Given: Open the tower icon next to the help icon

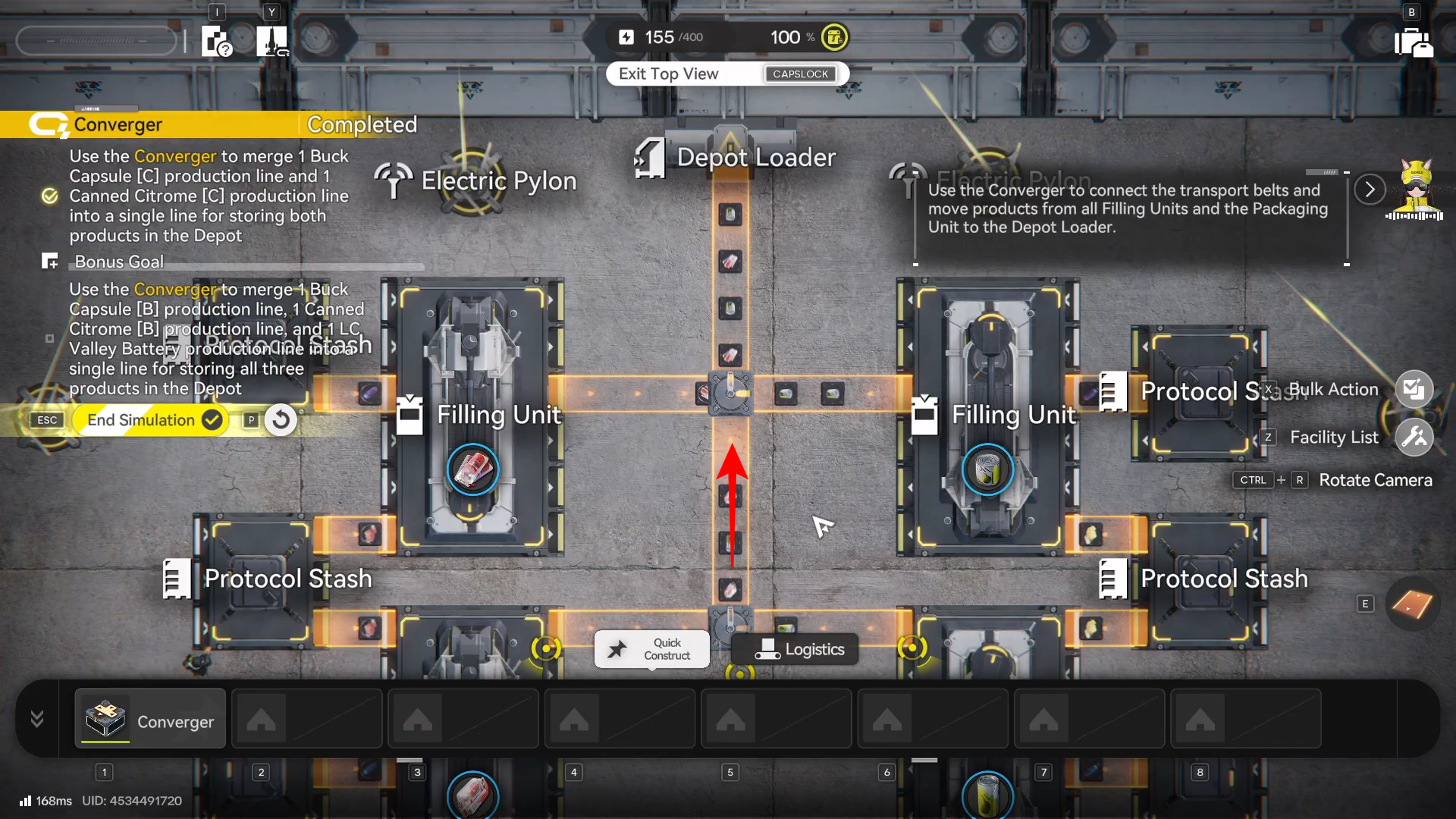Looking at the screenshot, I should (x=271, y=41).
